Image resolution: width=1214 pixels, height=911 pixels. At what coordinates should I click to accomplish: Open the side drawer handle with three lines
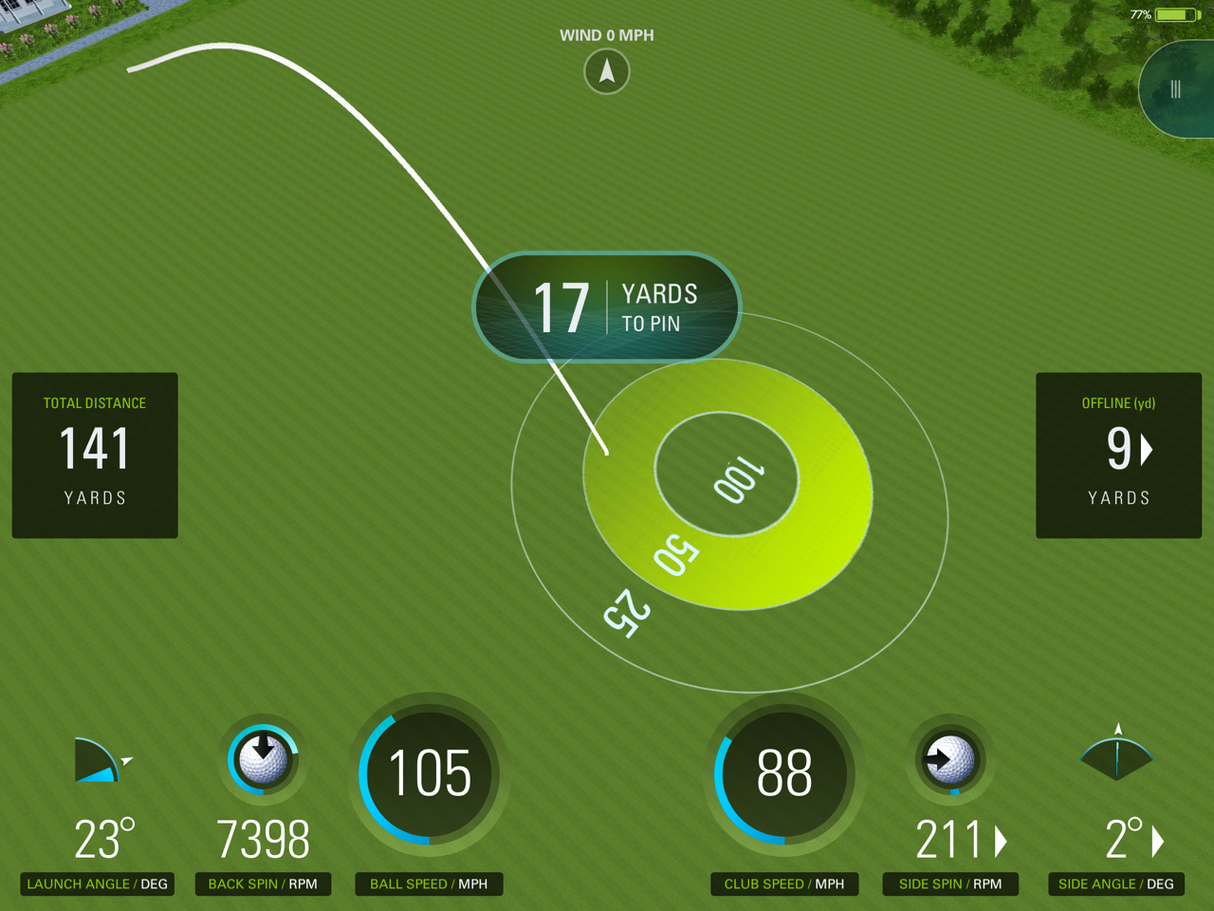[x=1176, y=90]
